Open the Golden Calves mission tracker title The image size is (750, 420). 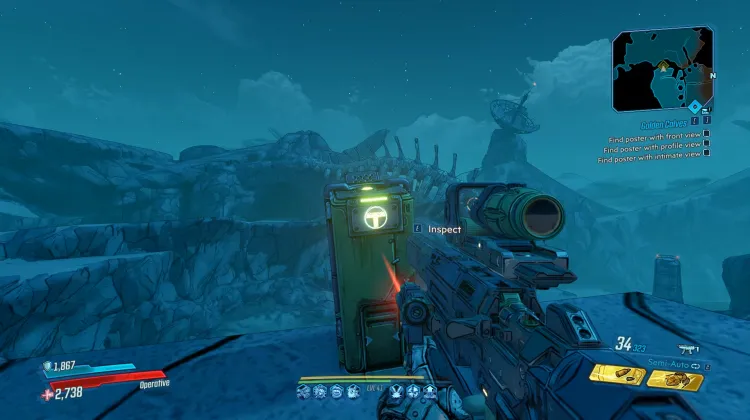pyautogui.click(x=663, y=124)
